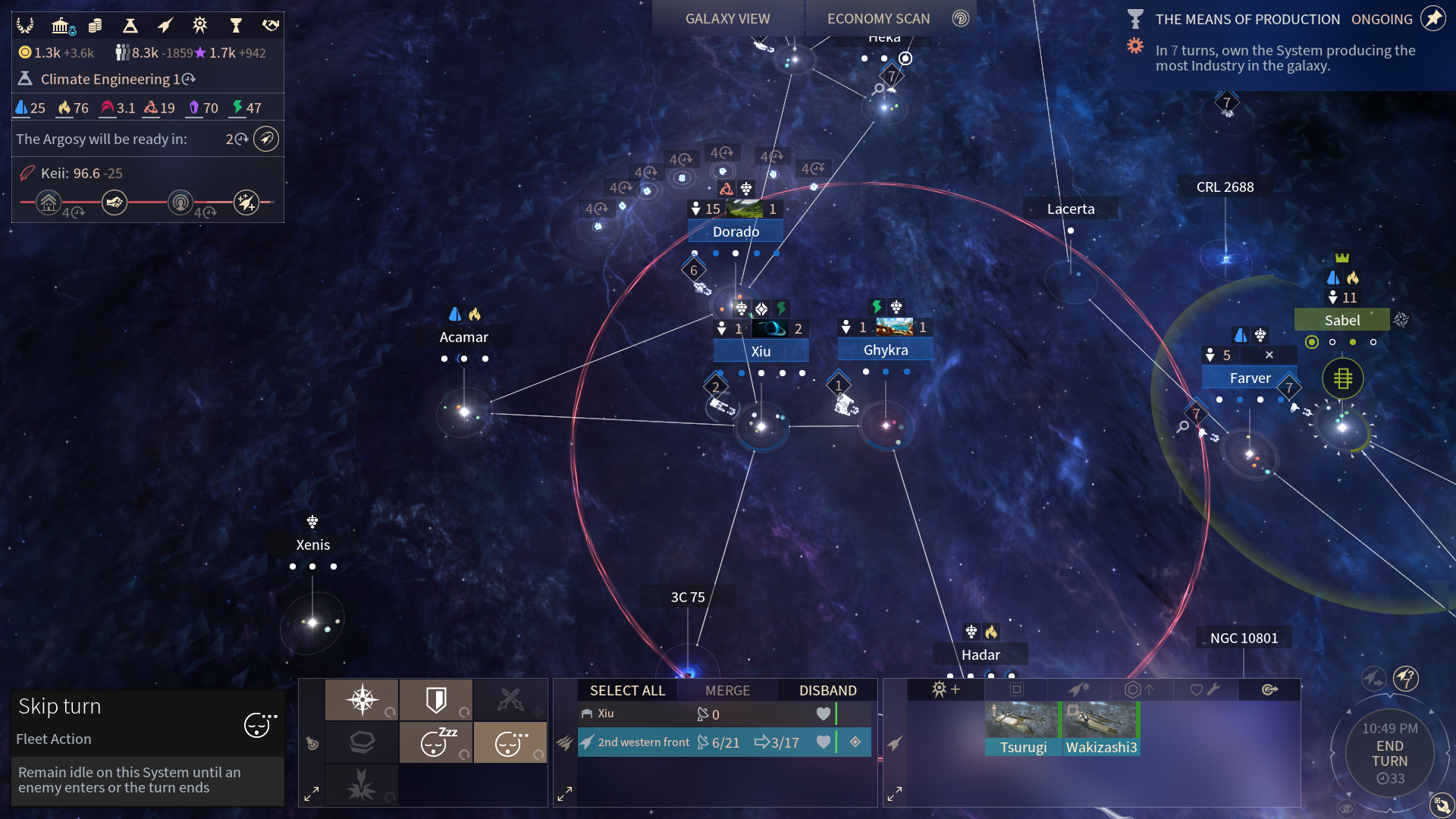Screen dimensions: 1456x819
Task: Open the research flask screen icon
Action: pyautogui.click(x=130, y=26)
